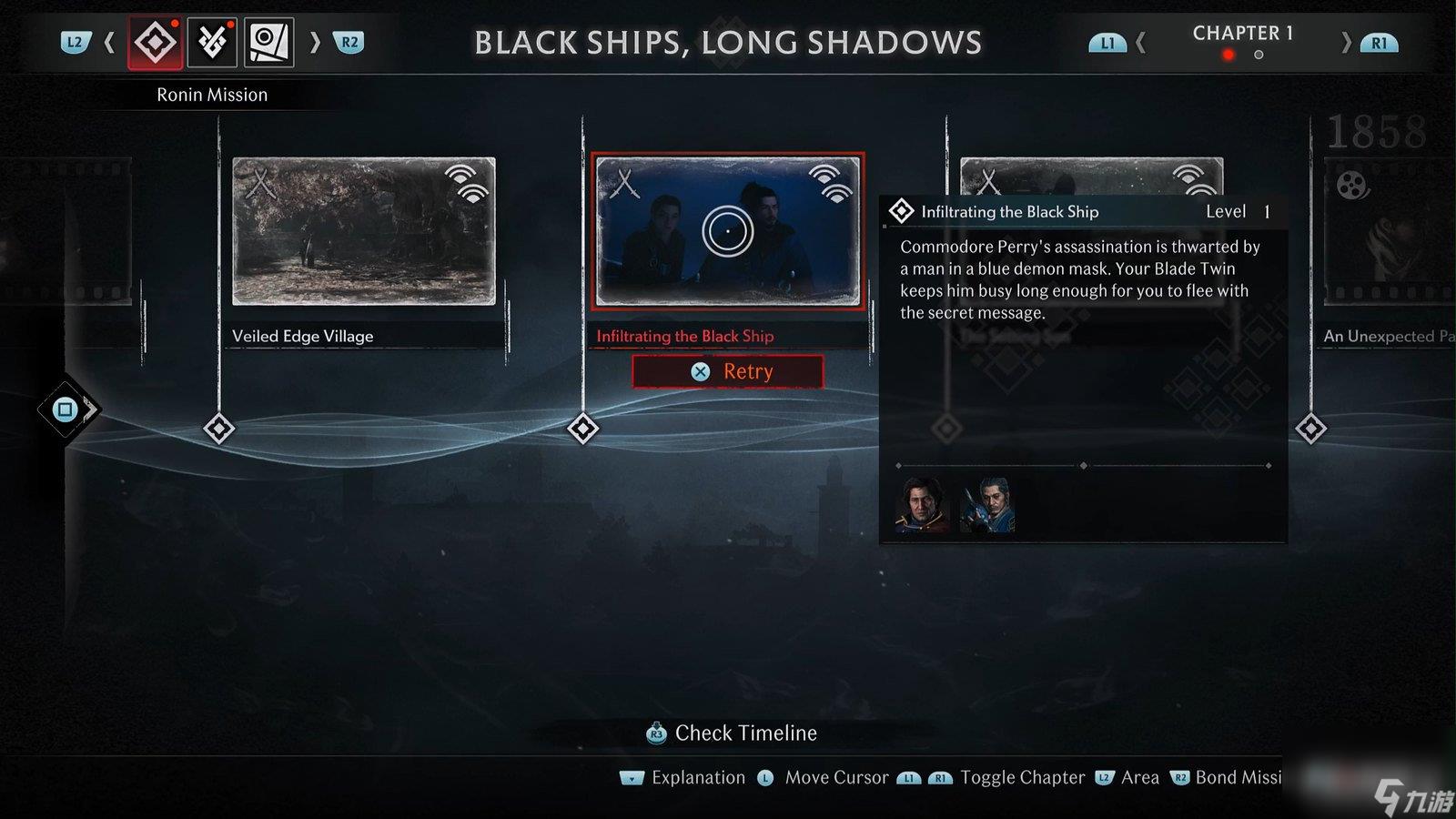1456x819 pixels.
Task: Go to the next chapter arrow
Action: click(x=1346, y=43)
